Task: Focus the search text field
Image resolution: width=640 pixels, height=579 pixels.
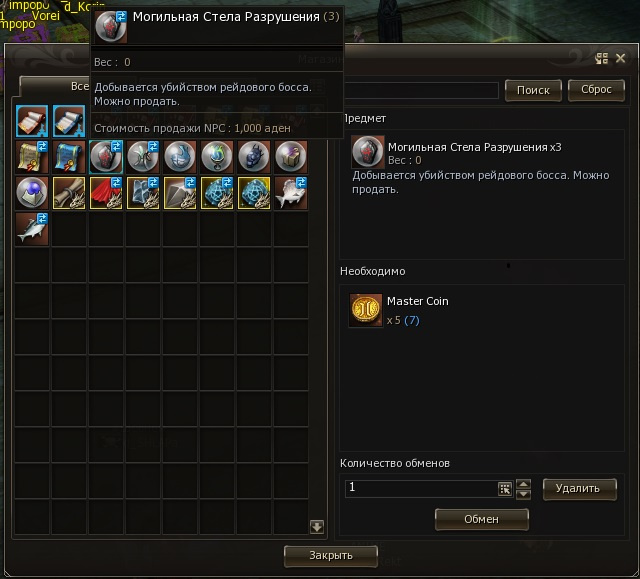Action: coord(420,91)
